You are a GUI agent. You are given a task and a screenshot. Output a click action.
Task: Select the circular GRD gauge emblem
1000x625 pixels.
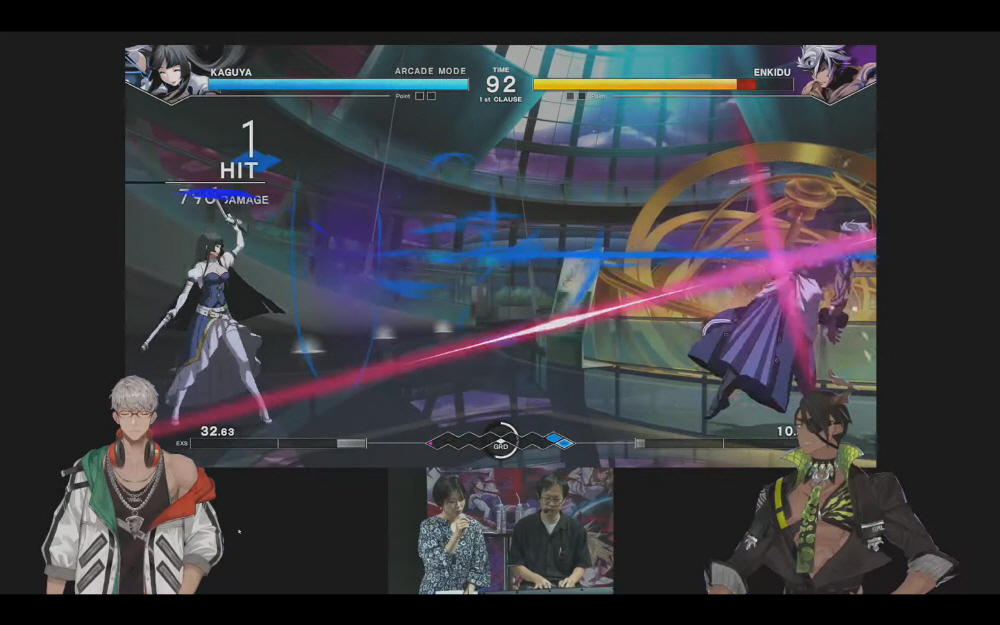pyautogui.click(x=500, y=441)
